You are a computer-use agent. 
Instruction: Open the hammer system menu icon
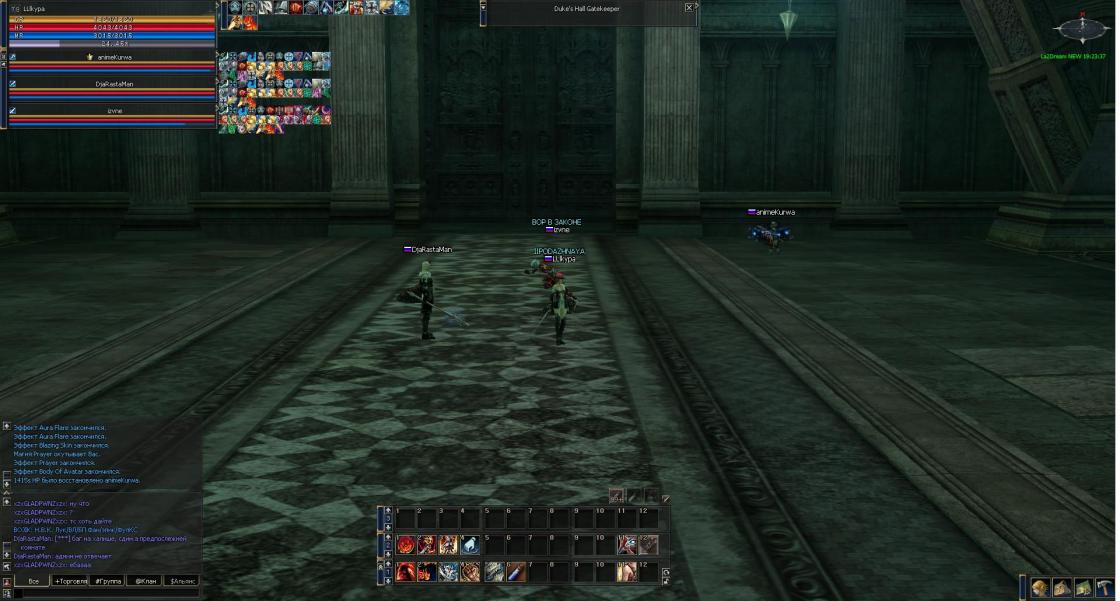point(1104,588)
